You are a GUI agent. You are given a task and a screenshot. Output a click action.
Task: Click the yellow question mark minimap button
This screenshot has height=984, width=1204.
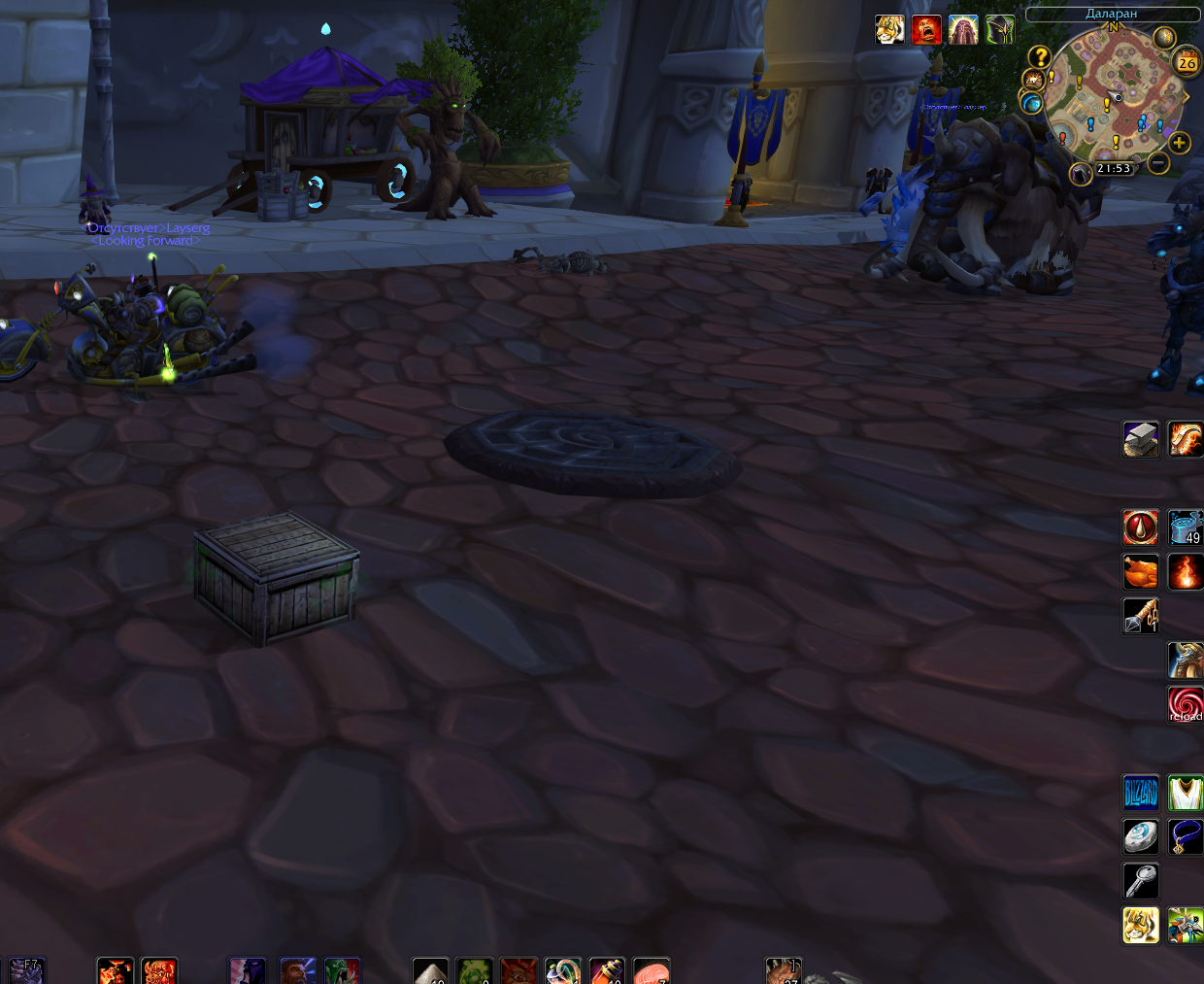click(x=1040, y=57)
